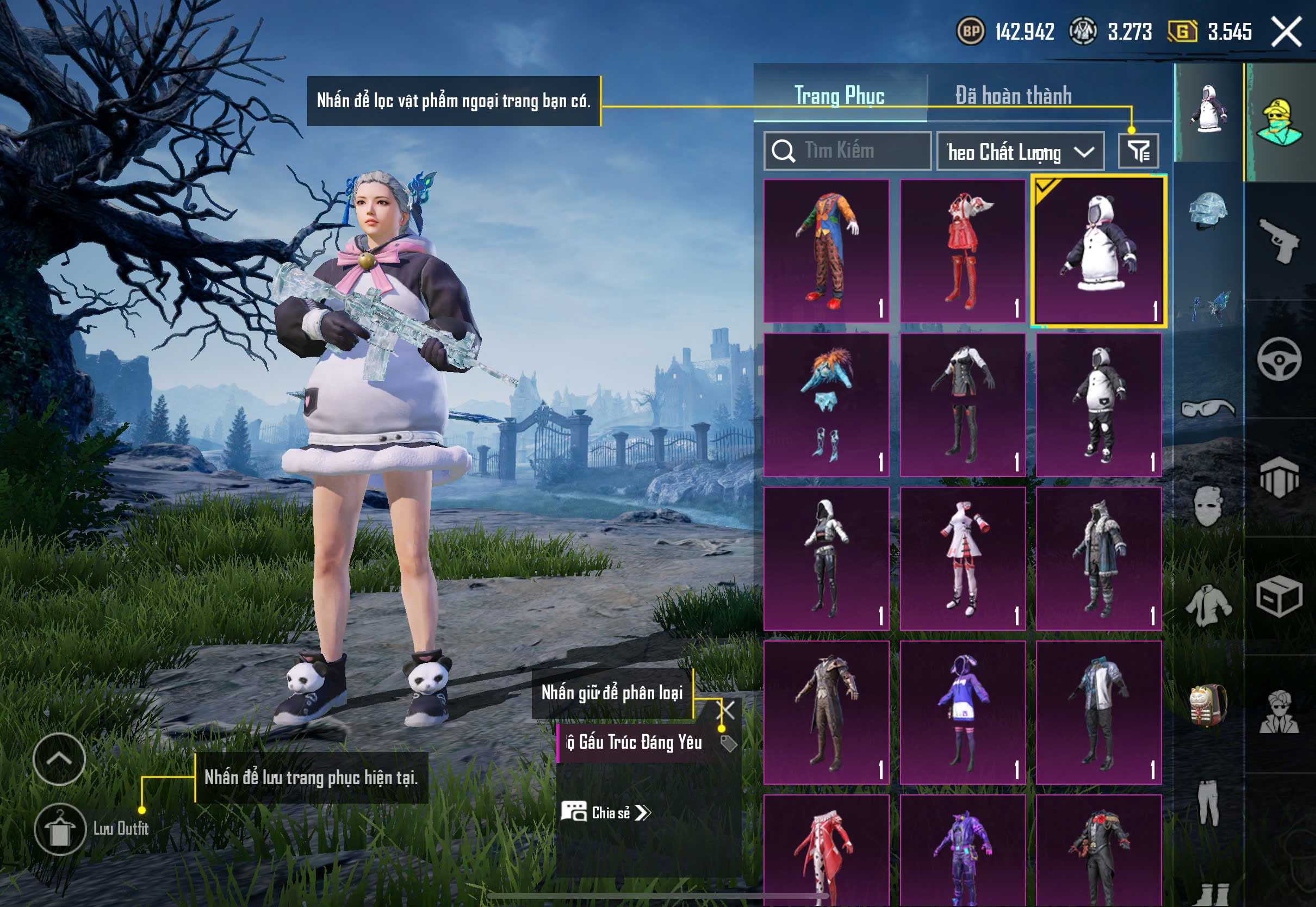
Task: Select the clown costume outfit
Action: (826, 251)
